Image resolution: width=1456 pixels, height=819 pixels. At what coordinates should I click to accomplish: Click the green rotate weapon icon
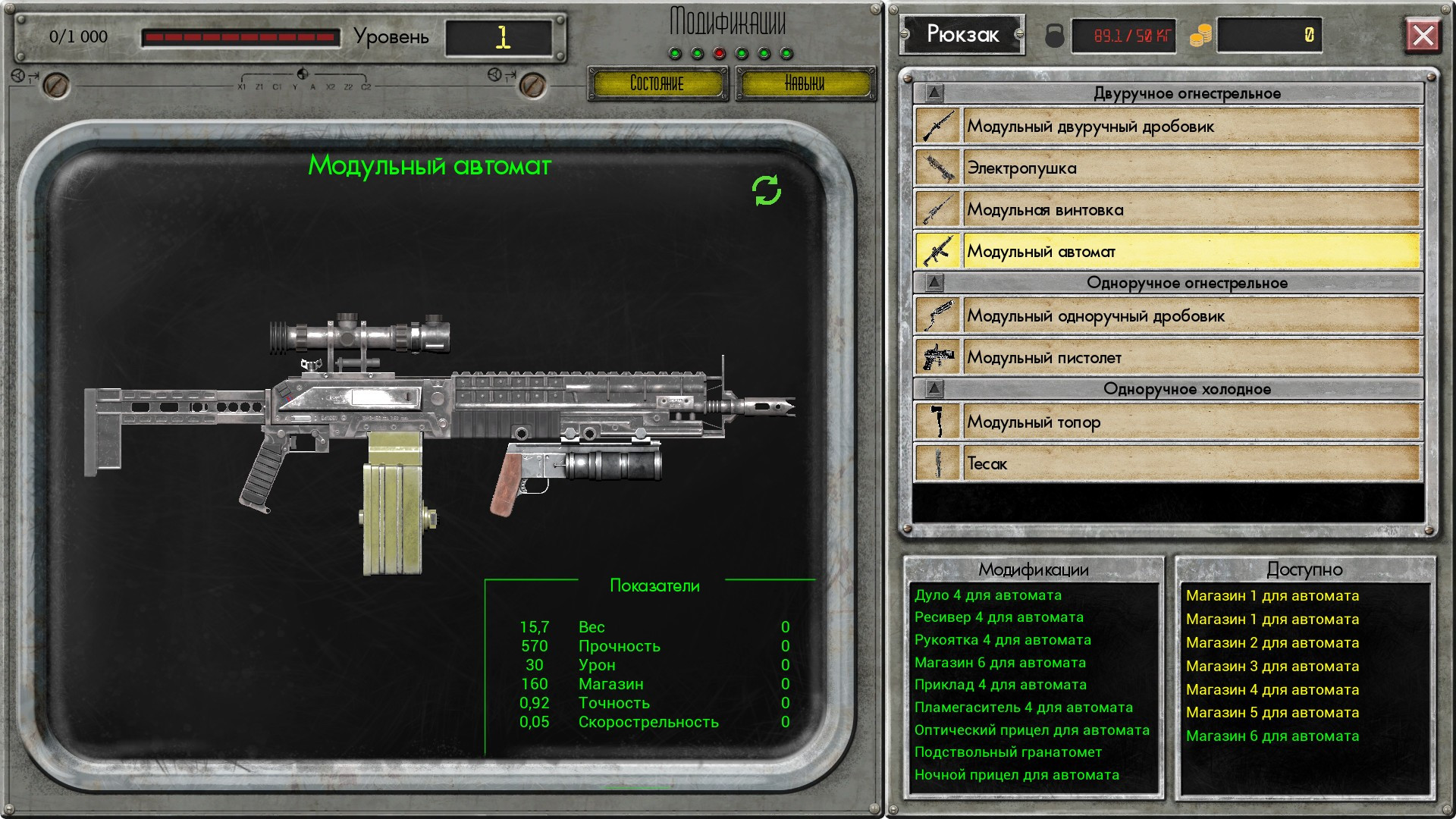pos(768,192)
